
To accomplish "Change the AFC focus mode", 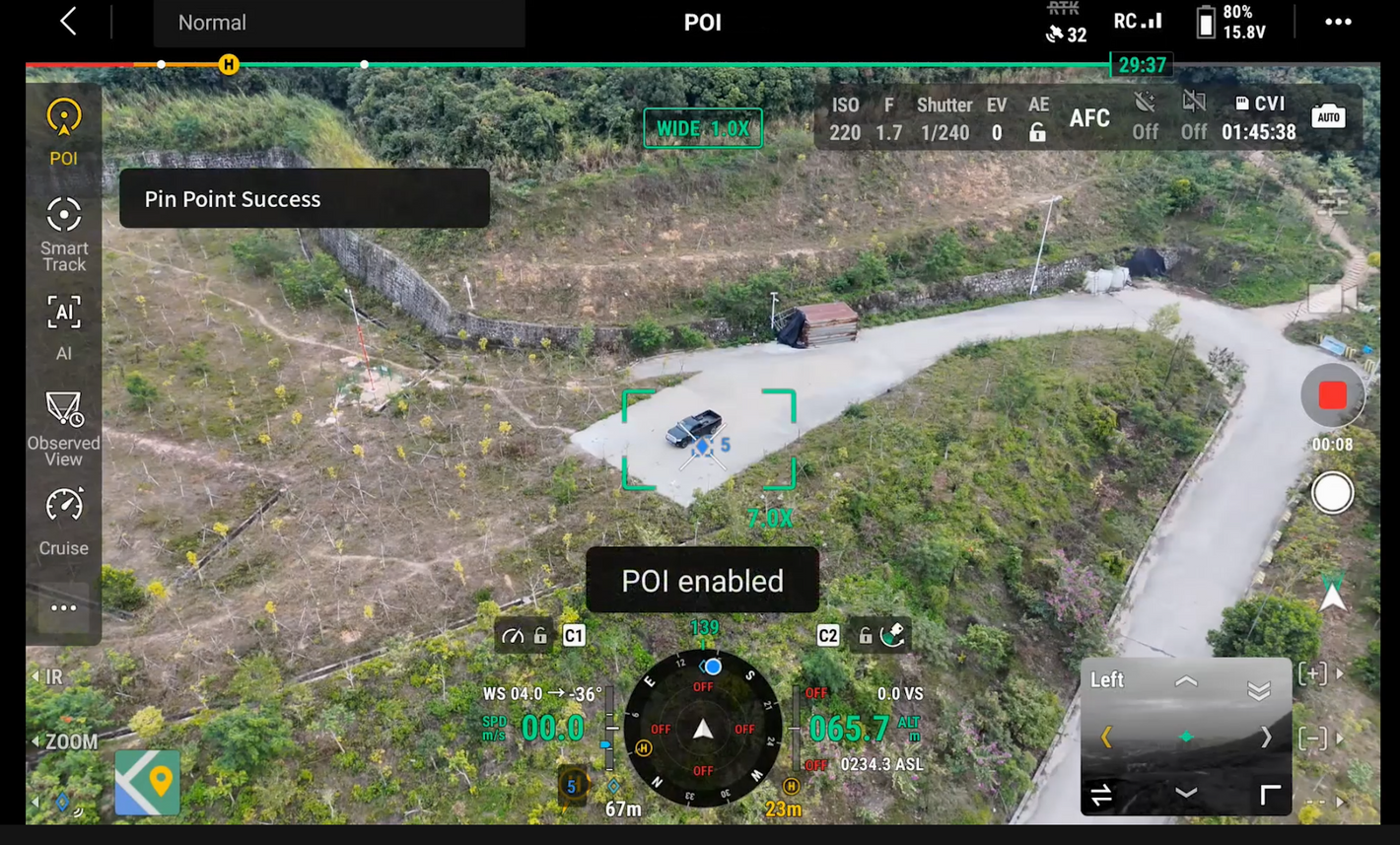I will [1089, 118].
